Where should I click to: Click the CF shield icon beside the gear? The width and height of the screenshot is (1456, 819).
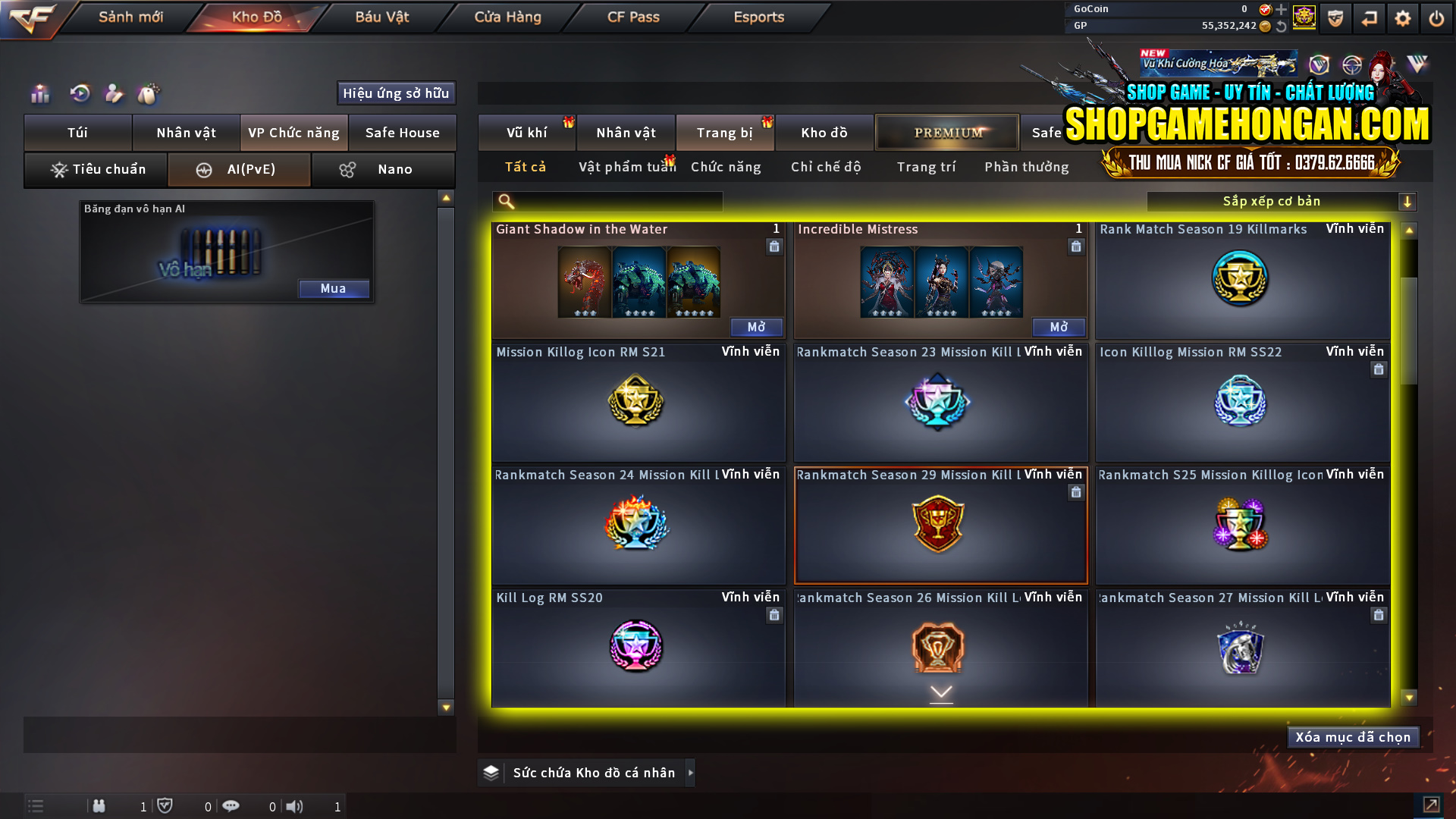click(x=1335, y=18)
